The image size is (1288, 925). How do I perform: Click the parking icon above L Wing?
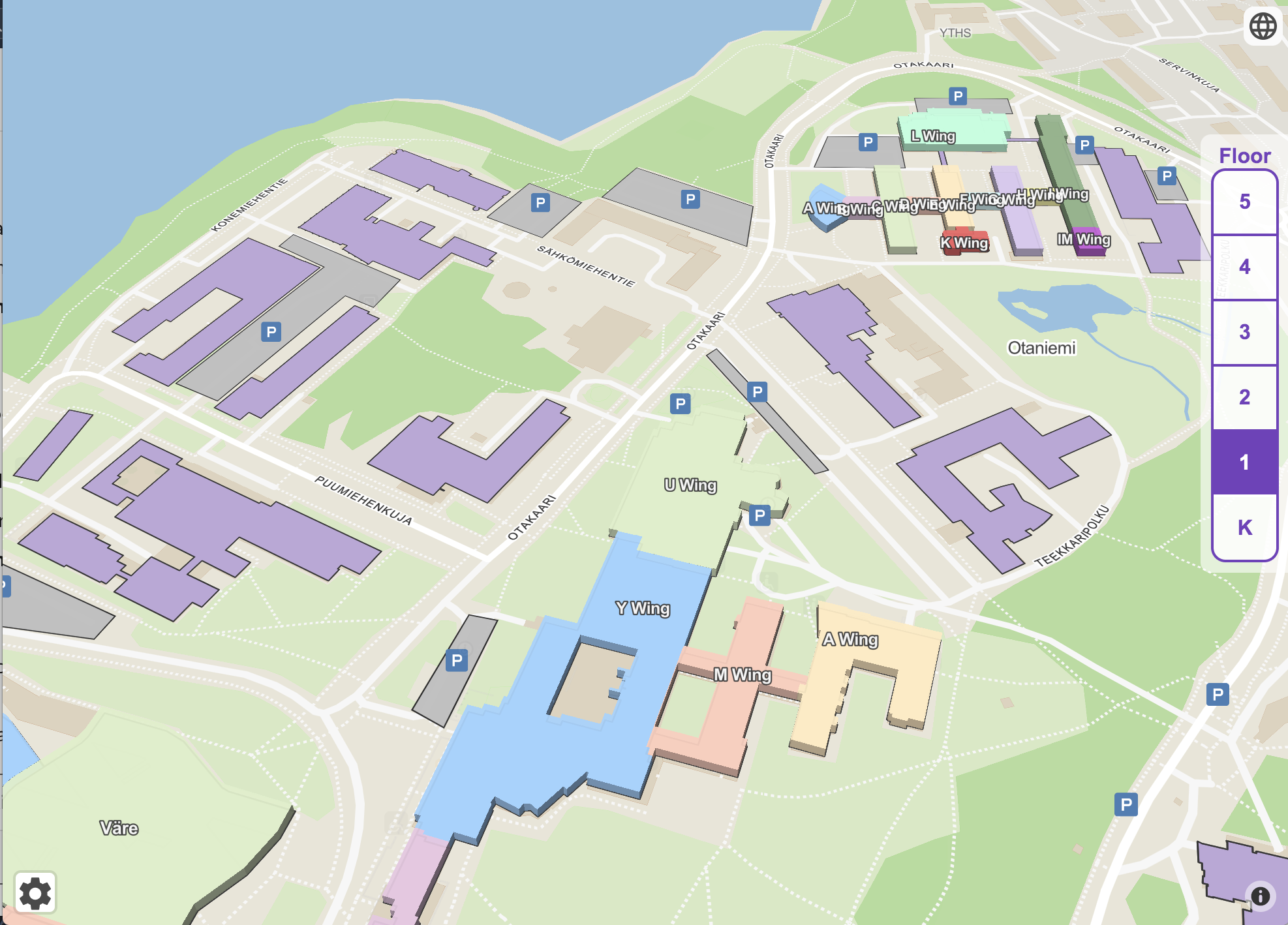[x=957, y=96]
